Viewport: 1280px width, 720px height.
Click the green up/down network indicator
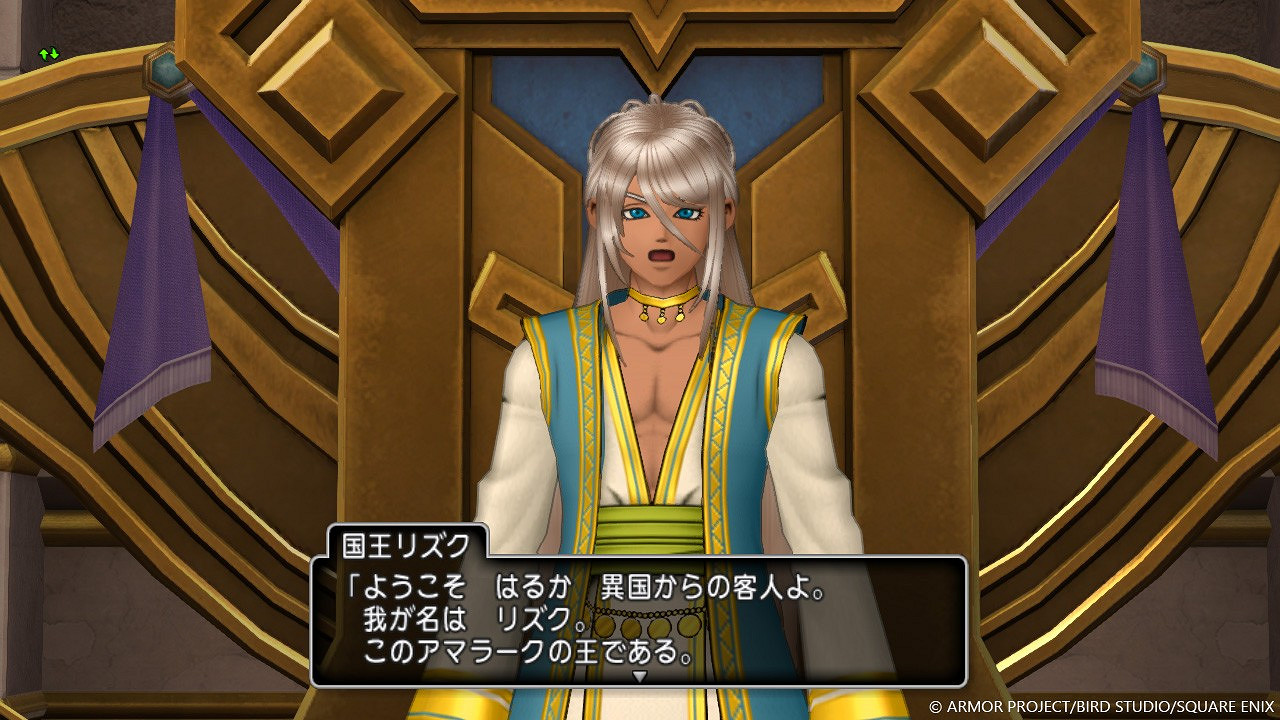point(48,54)
